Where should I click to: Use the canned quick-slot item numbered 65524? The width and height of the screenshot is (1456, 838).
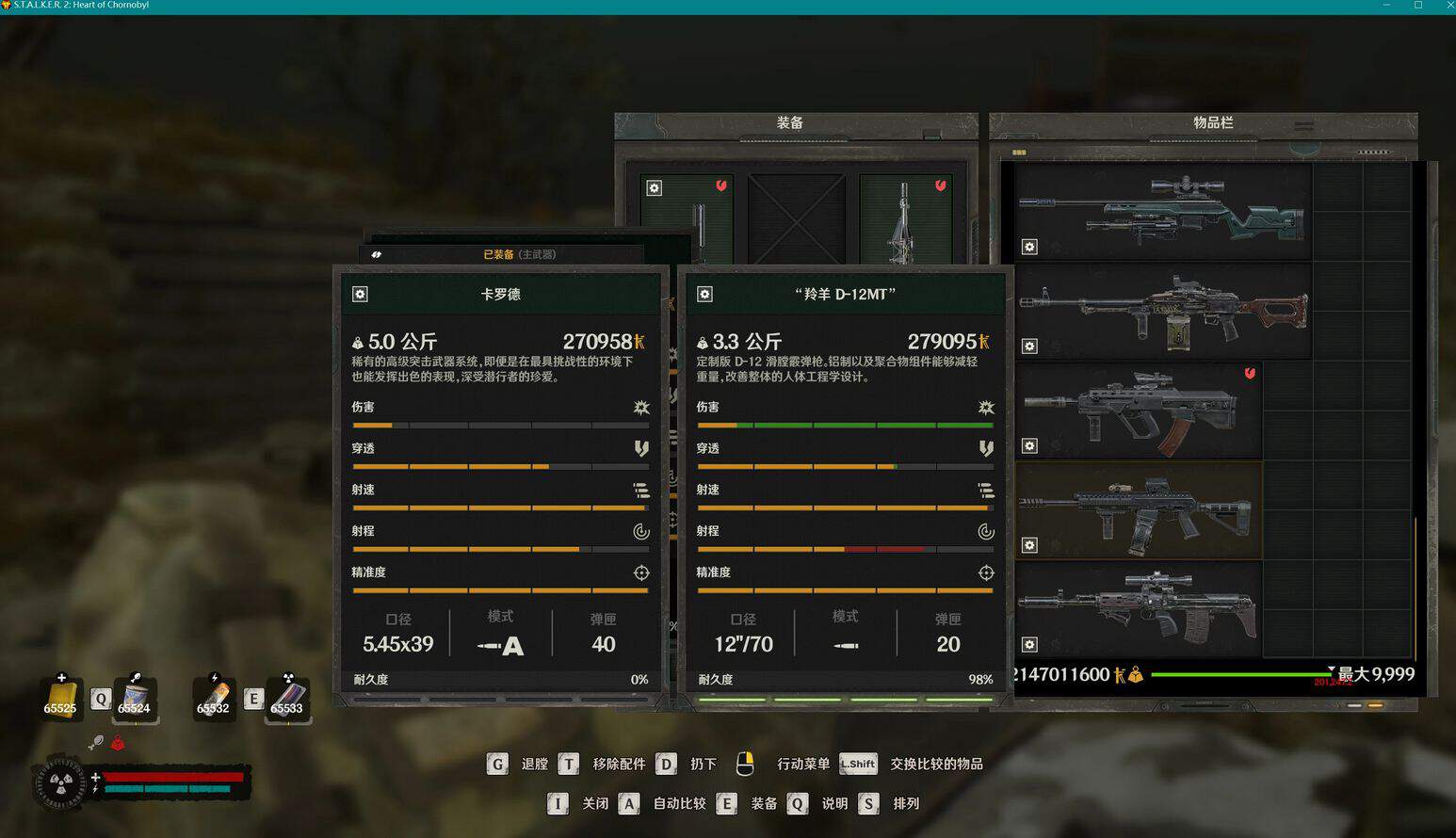click(x=134, y=698)
